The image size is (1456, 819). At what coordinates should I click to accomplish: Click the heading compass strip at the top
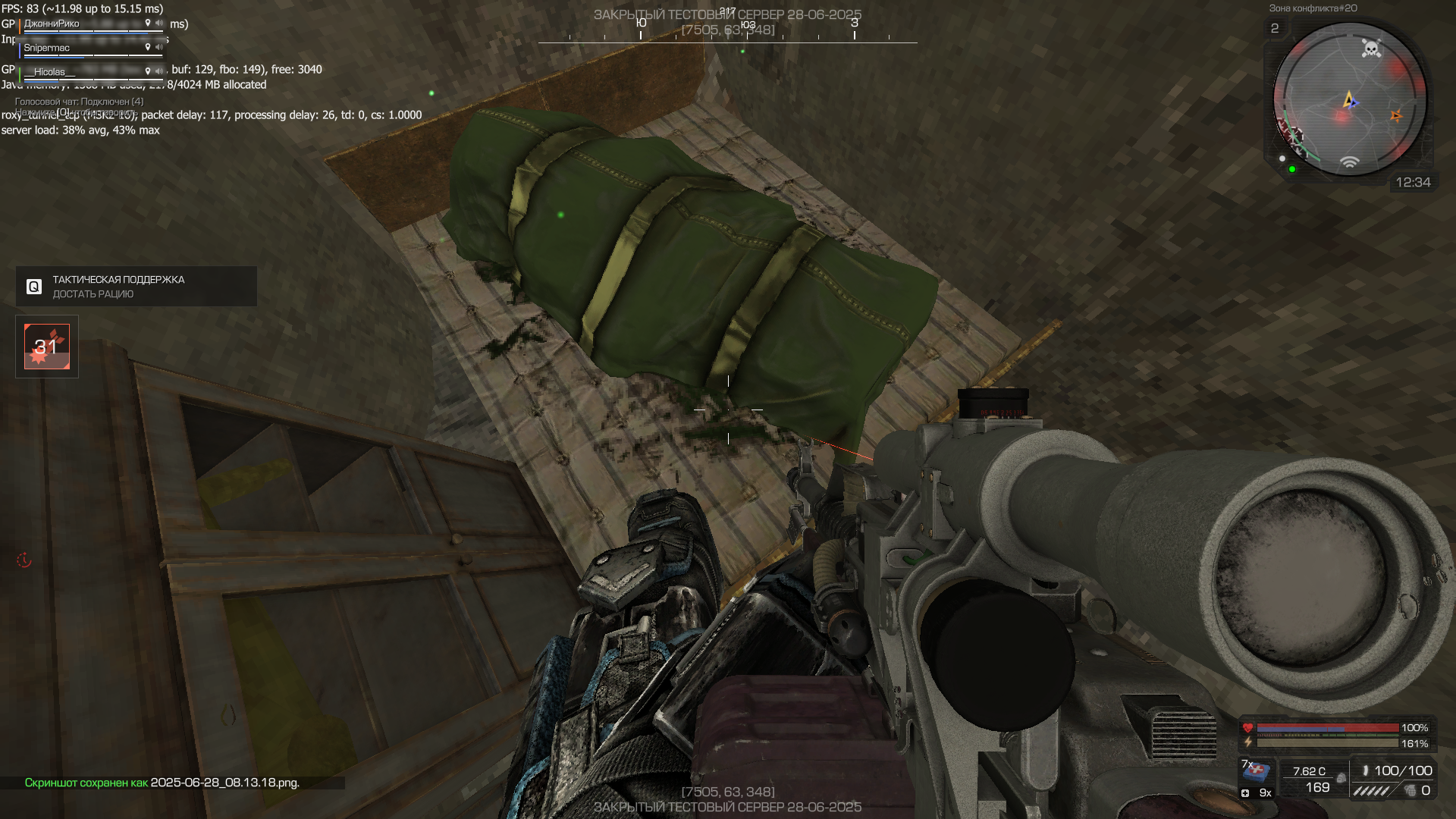point(727,34)
